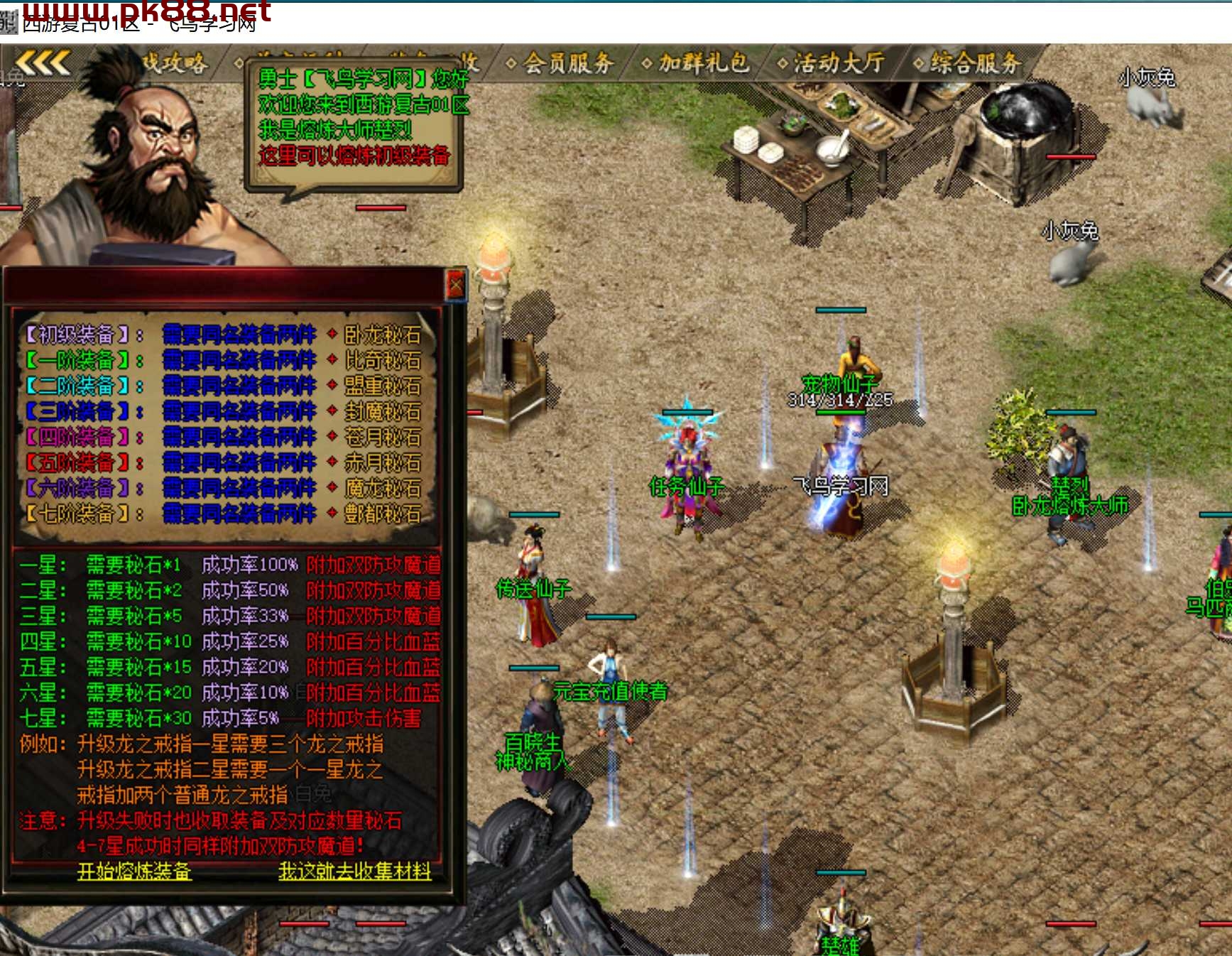Click the triple-arrow collapse button
The width and height of the screenshot is (1232, 956).
point(43,63)
